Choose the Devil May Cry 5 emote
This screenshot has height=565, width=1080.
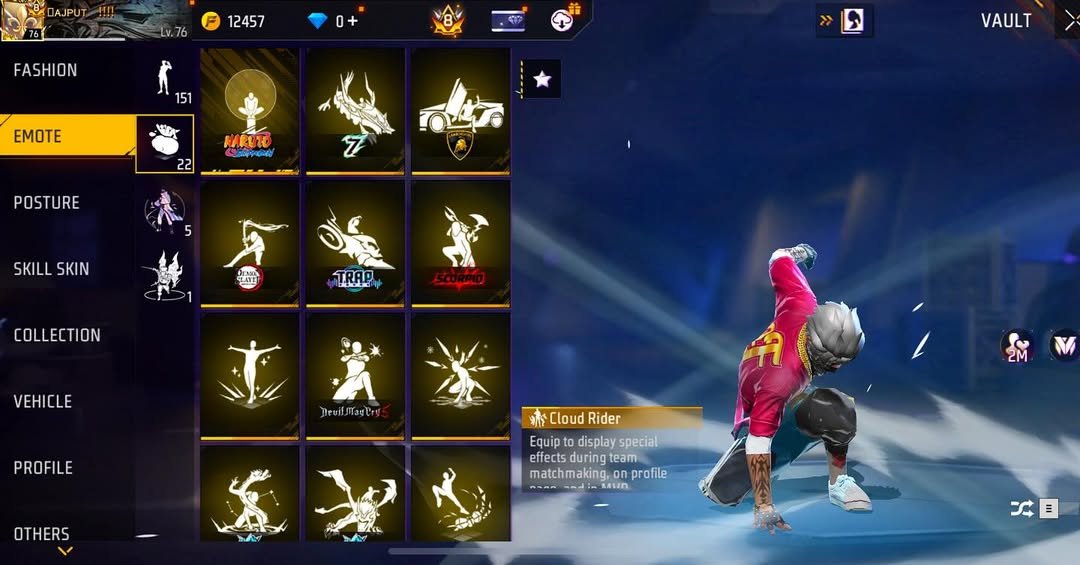click(355, 376)
